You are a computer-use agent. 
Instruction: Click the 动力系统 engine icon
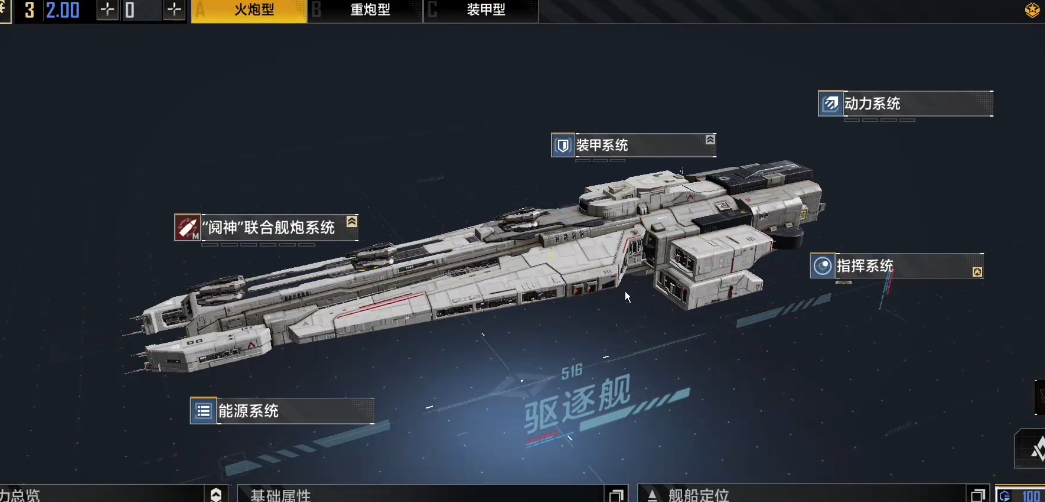pos(830,104)
